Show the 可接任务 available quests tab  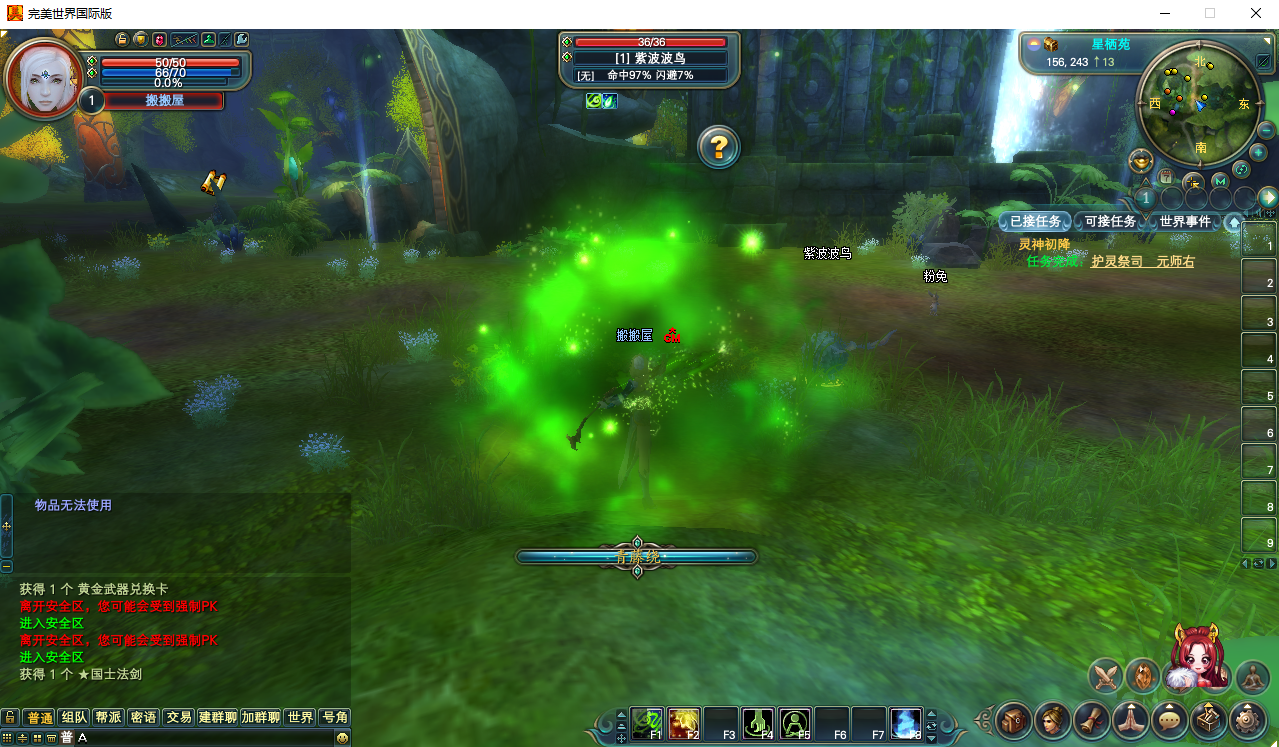click(x=1110, y=221)
